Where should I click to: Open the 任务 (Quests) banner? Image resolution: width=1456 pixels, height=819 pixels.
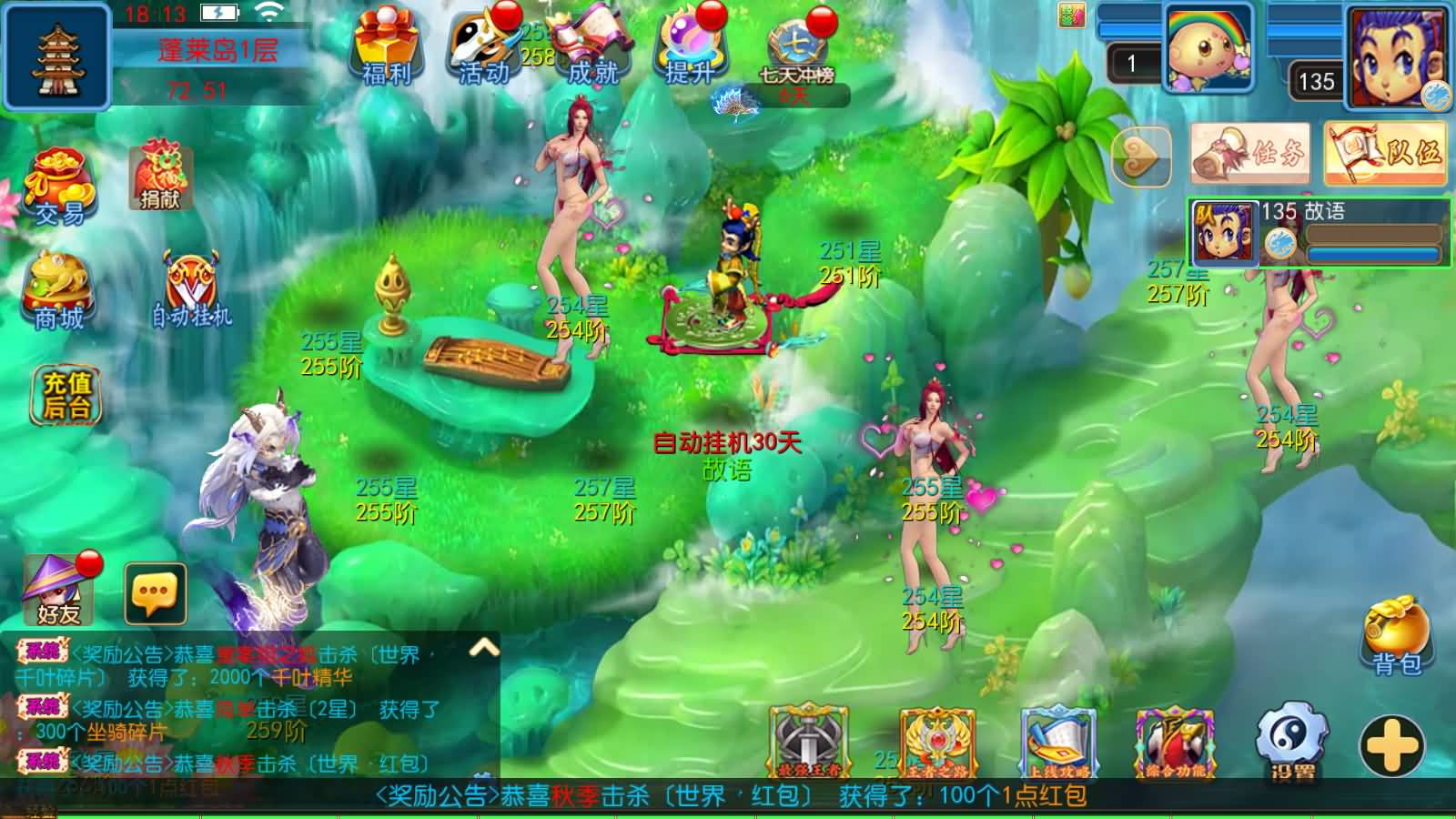click(x=1251, y=151)
